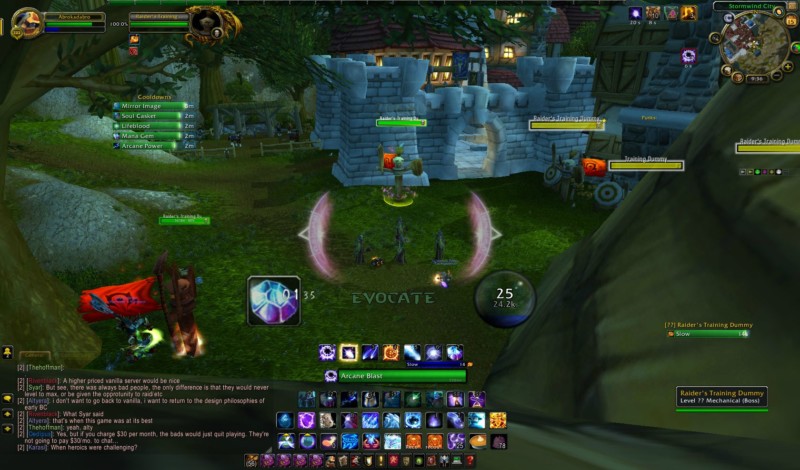Click the Arcane Power cooldown bar
The width and height of the screenshot is (800, 470).
(x=148, y=145)
